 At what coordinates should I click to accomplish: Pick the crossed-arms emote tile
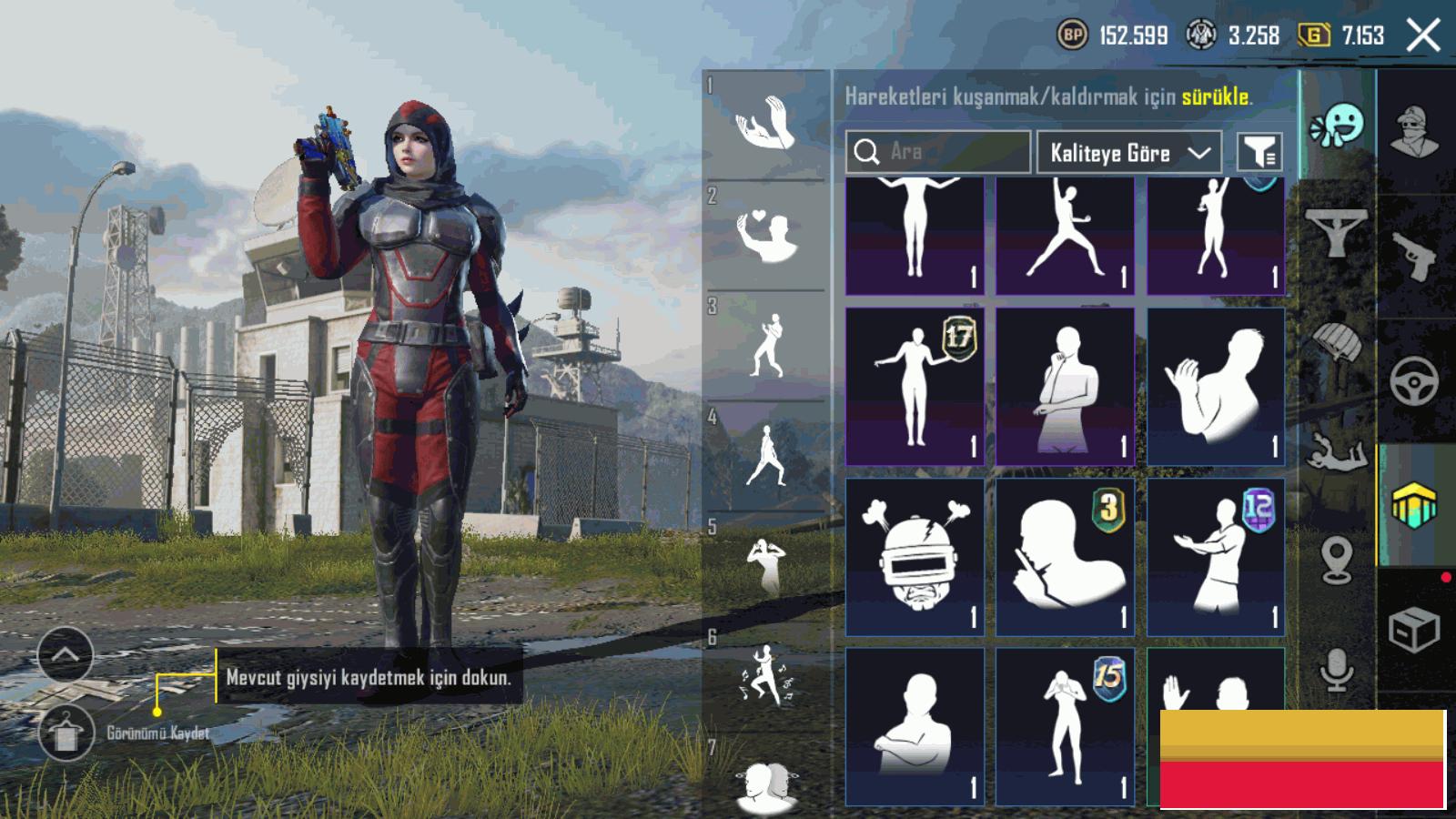(915, 726)
